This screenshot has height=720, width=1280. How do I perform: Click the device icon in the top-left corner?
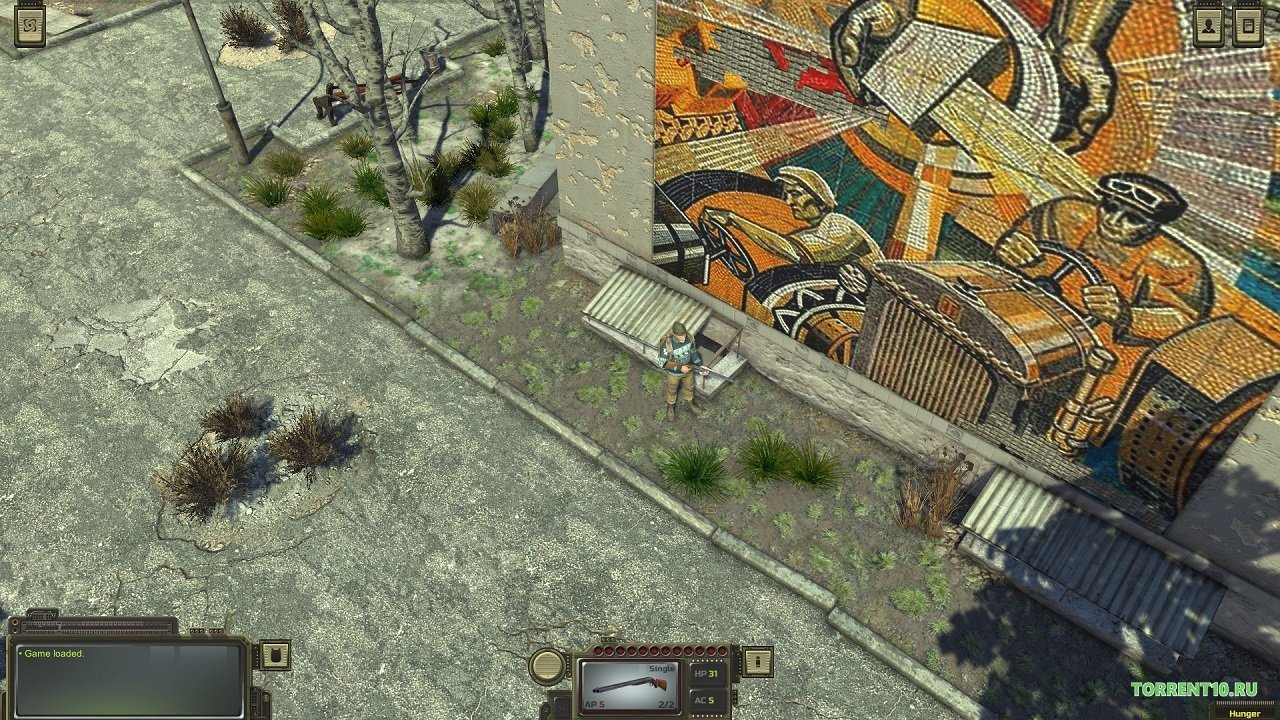coord(28,25)
